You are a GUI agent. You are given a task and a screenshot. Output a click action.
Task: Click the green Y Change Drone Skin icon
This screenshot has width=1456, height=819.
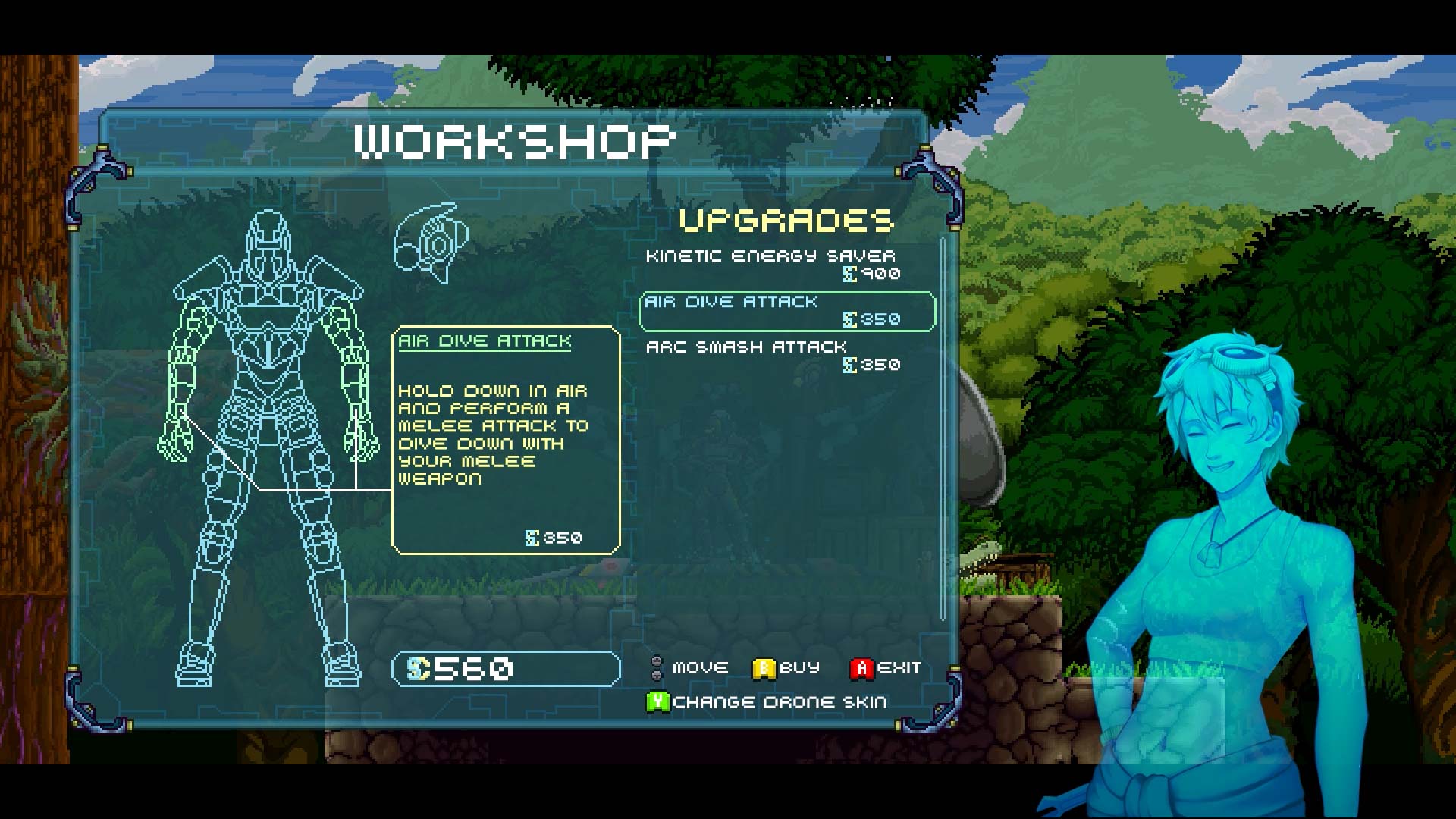tap(657, 701)
